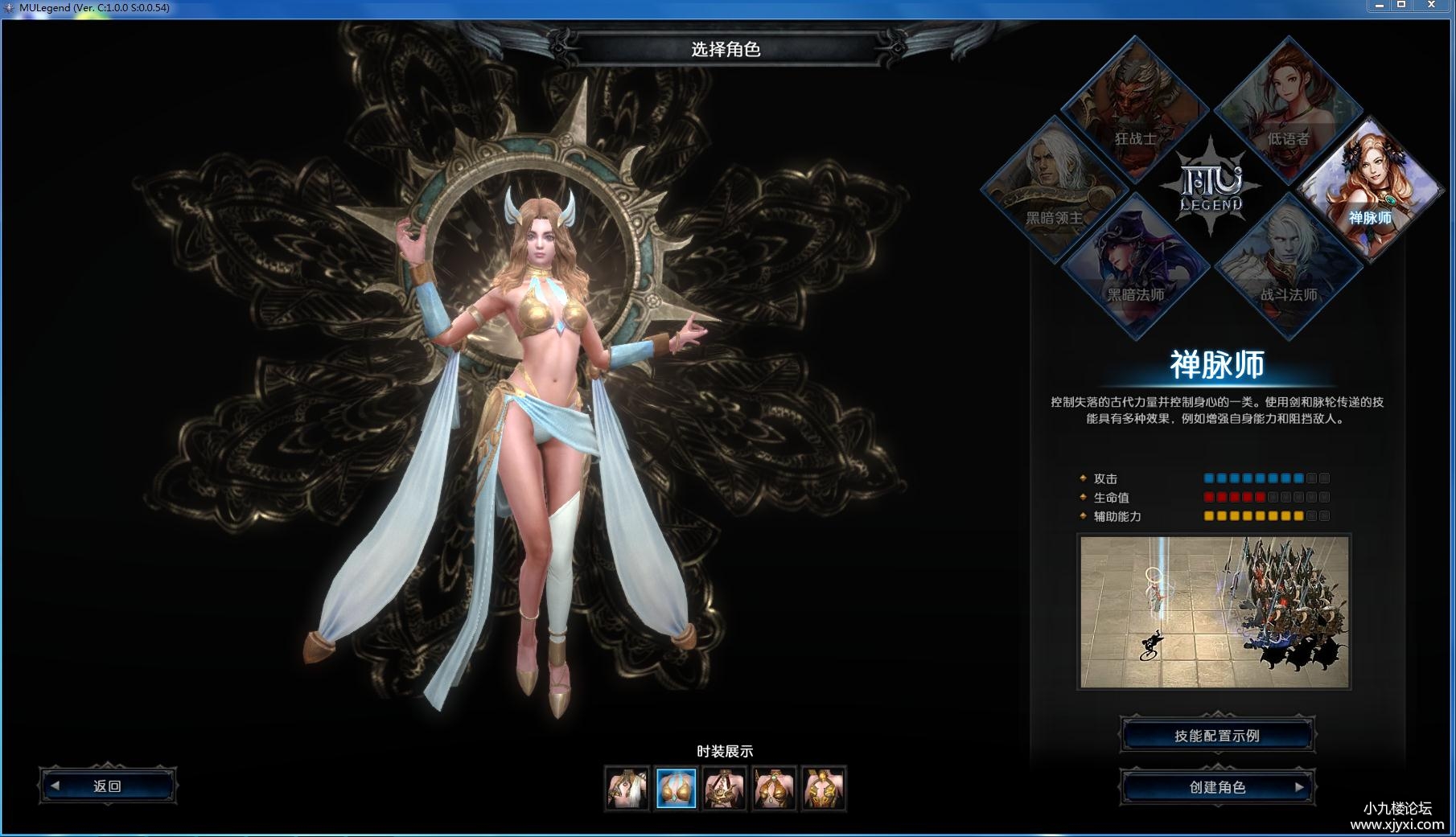Close the MULegend game window
Image resolution: width=1456 pixels, height=837 pixels.
[1430, 6]
